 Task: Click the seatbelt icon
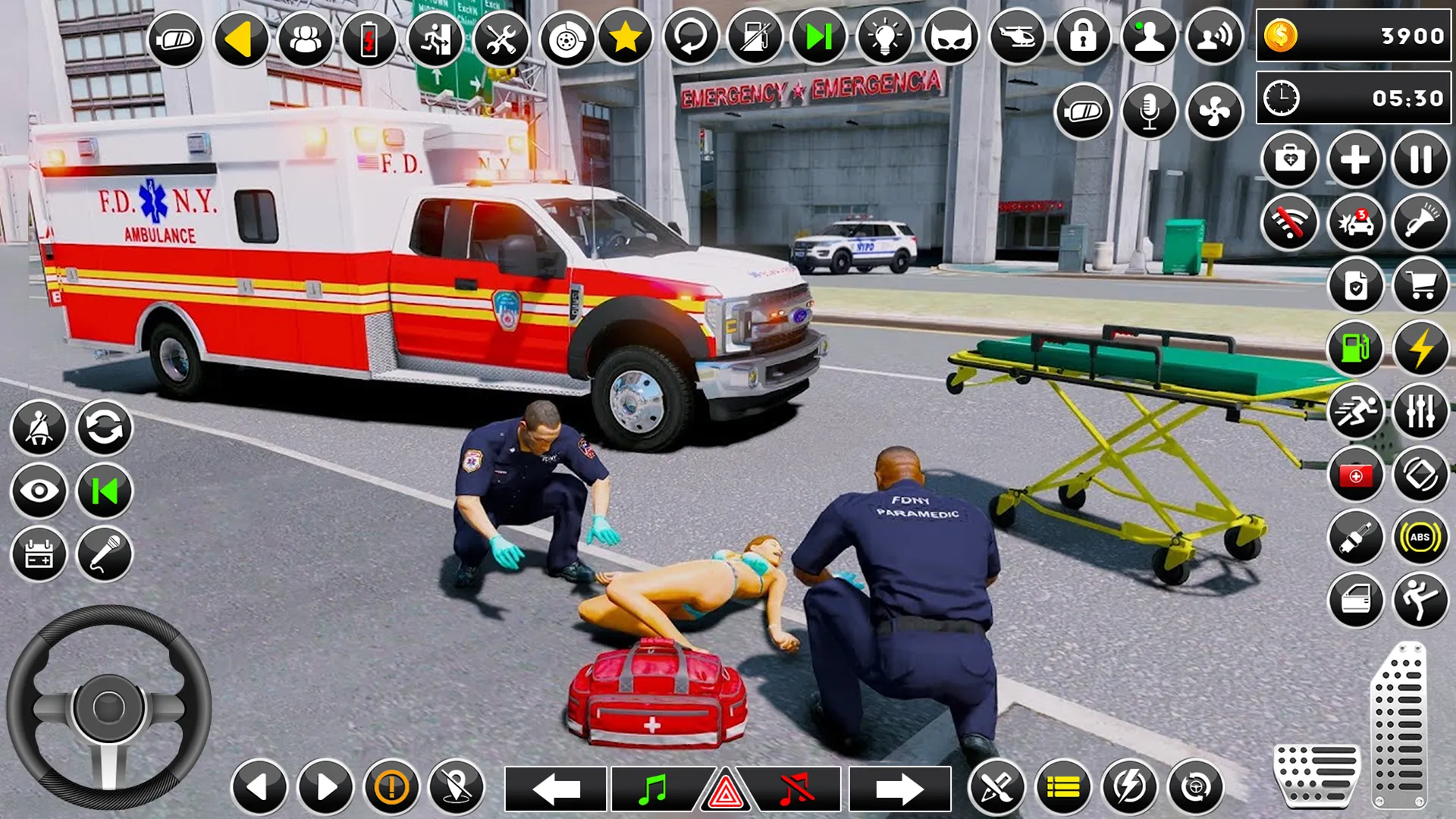pyautogui.click(x=39, y=428)
